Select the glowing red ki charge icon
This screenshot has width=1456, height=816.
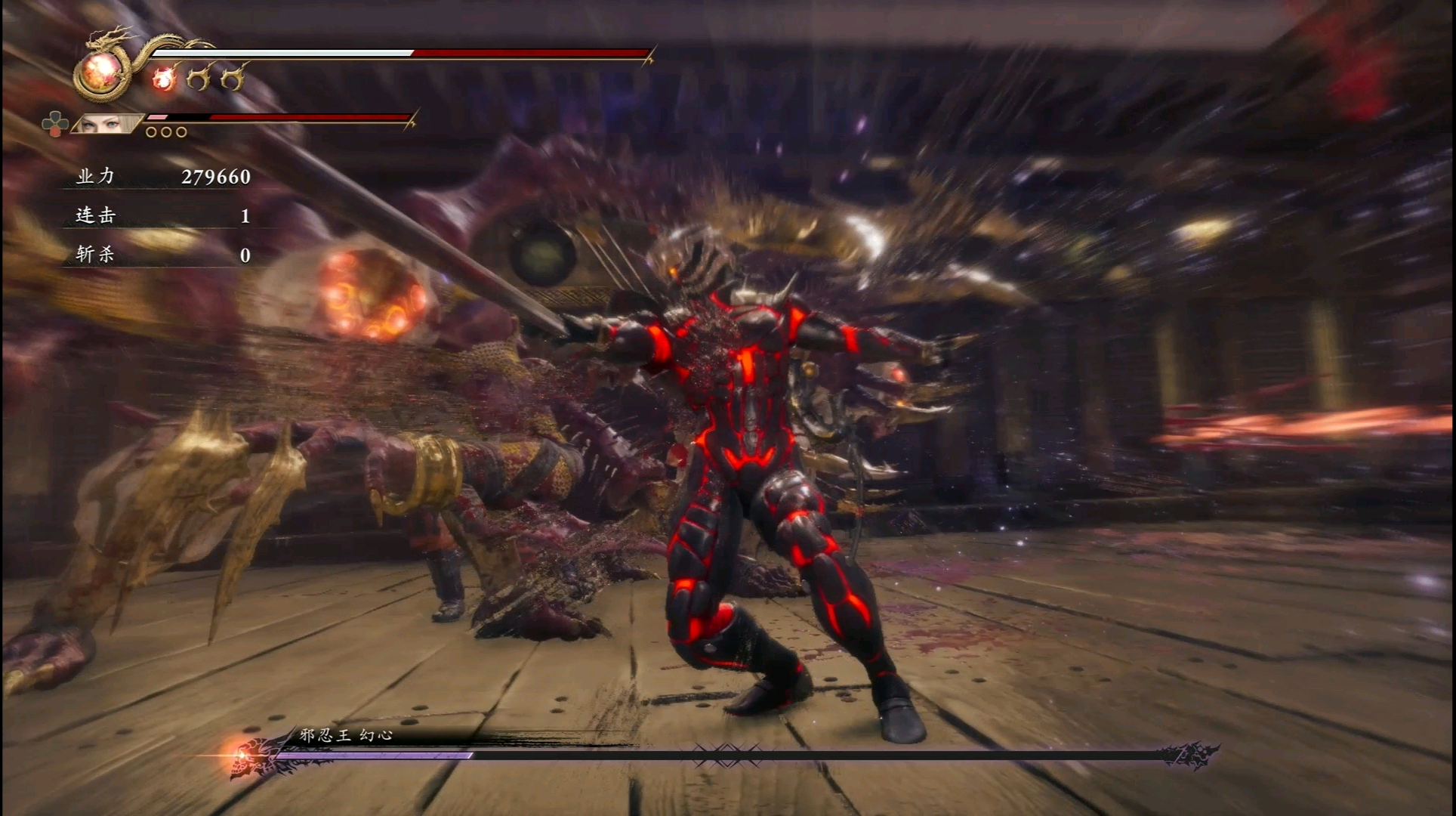tap(163, 78)
